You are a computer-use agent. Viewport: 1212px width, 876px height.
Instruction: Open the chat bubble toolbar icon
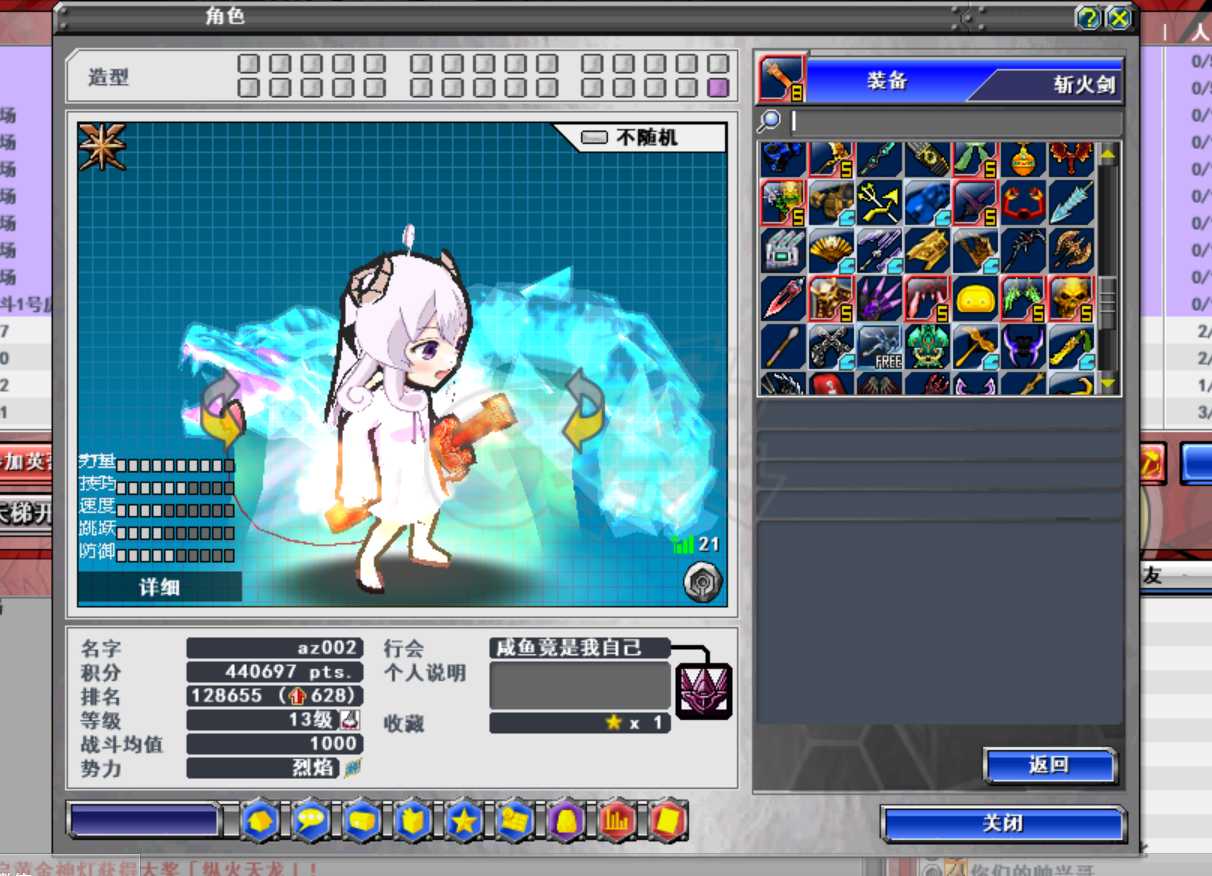312,821
